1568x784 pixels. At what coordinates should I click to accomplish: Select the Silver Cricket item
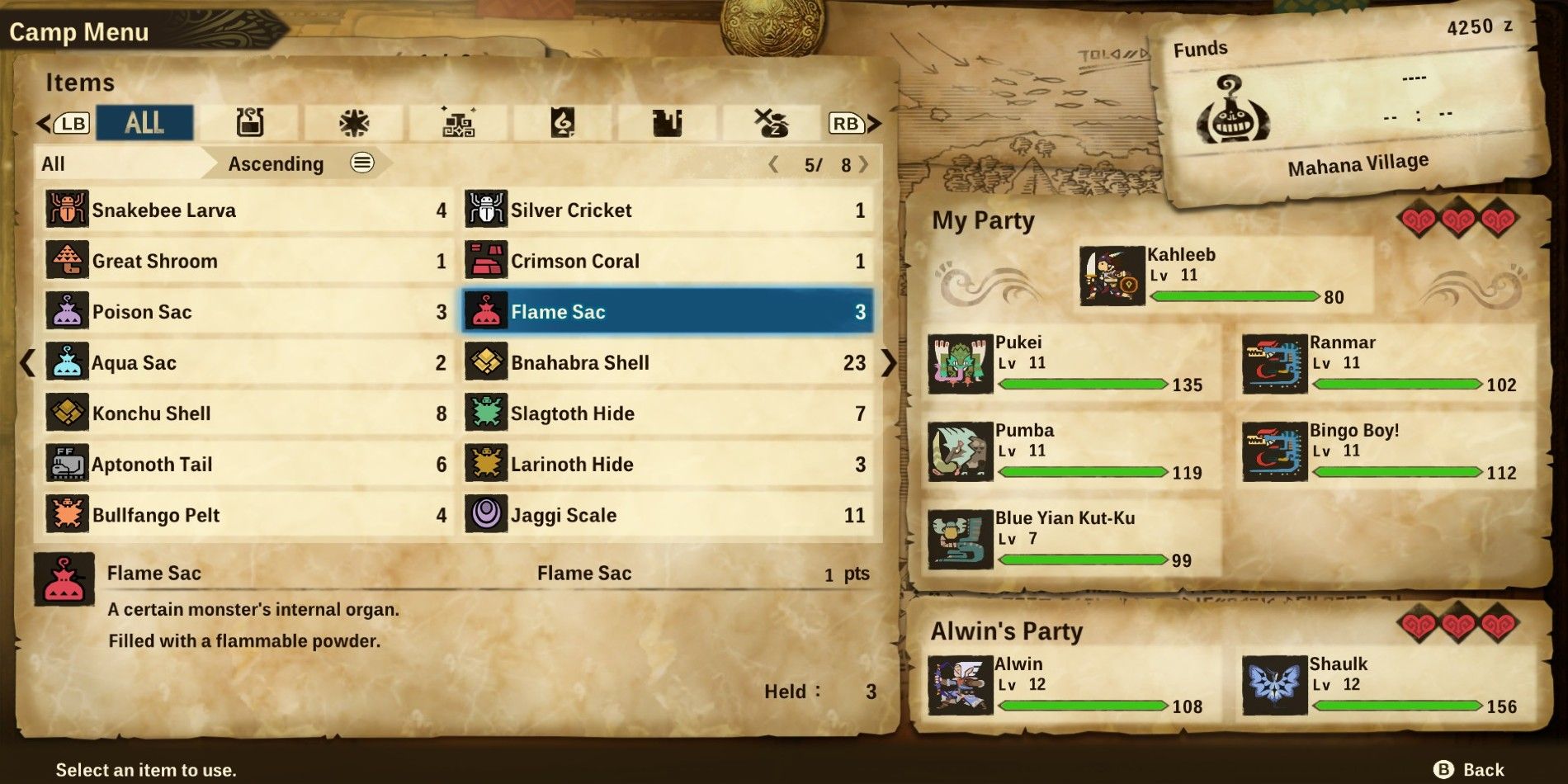coord(666,210)
